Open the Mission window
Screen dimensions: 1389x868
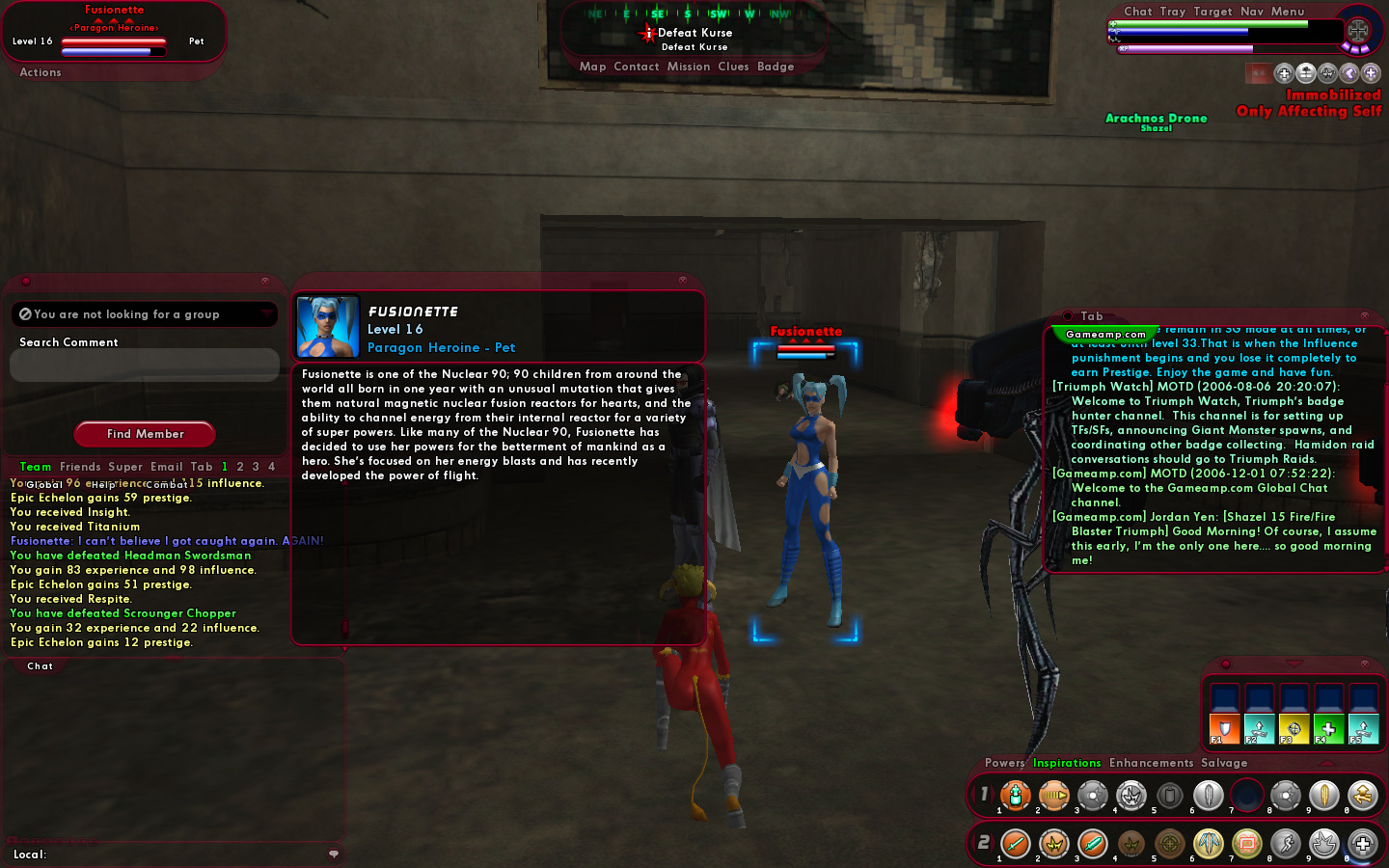[689, 68]
